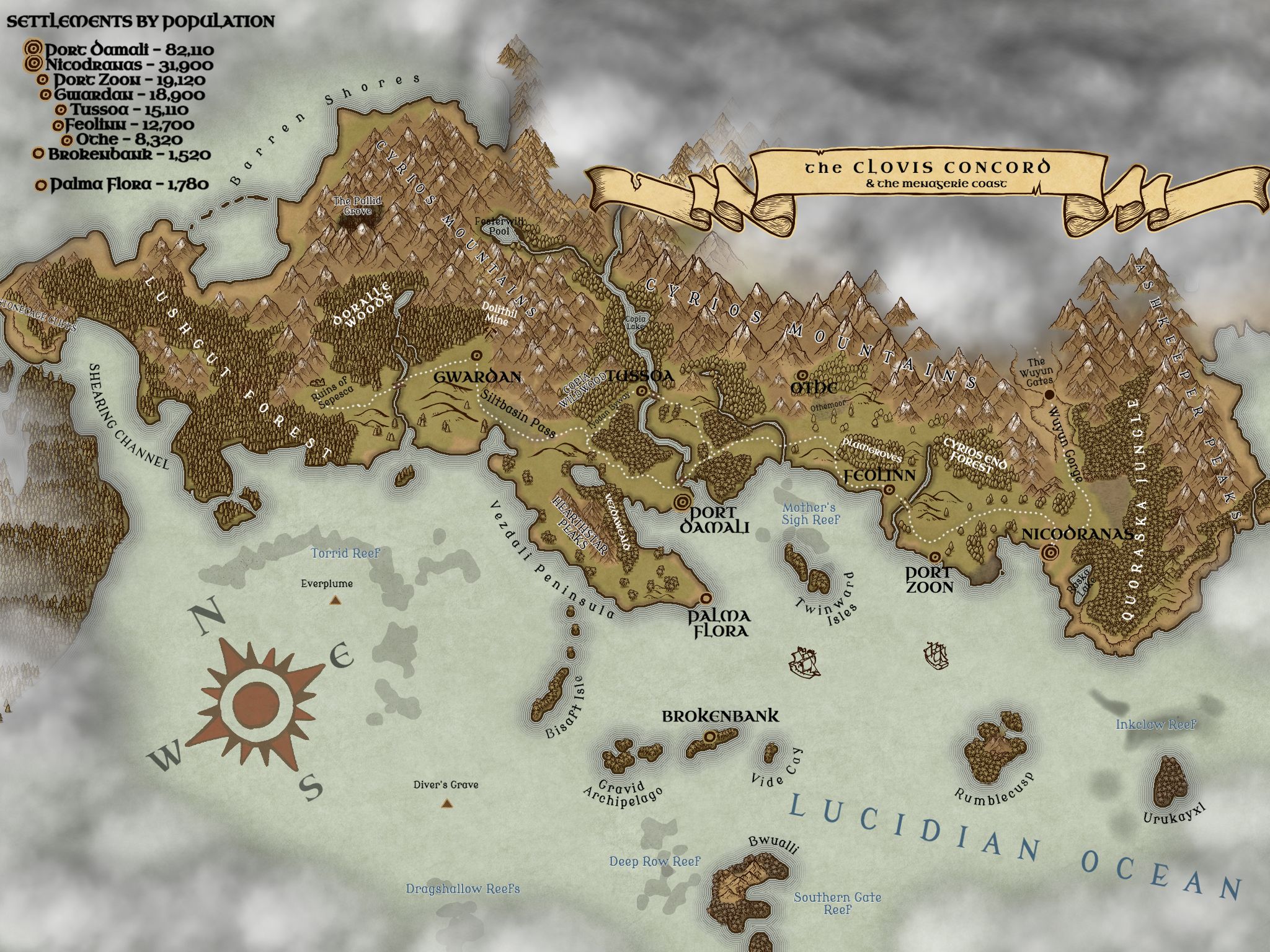Click the Brokenbank island settlement marker
Image resolution: width=1270 pixels, height=952 pixels.
point(711,736)
